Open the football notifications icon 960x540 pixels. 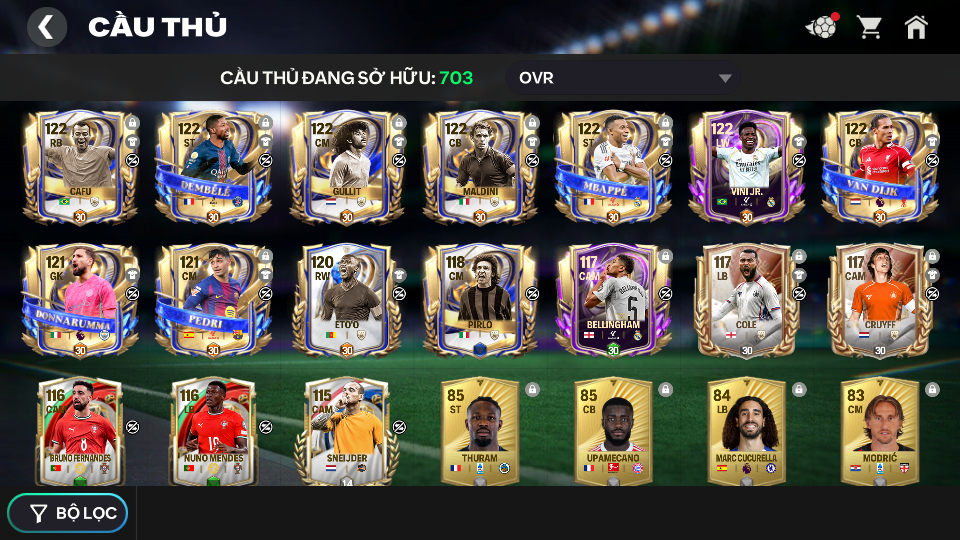coord(821,27)
